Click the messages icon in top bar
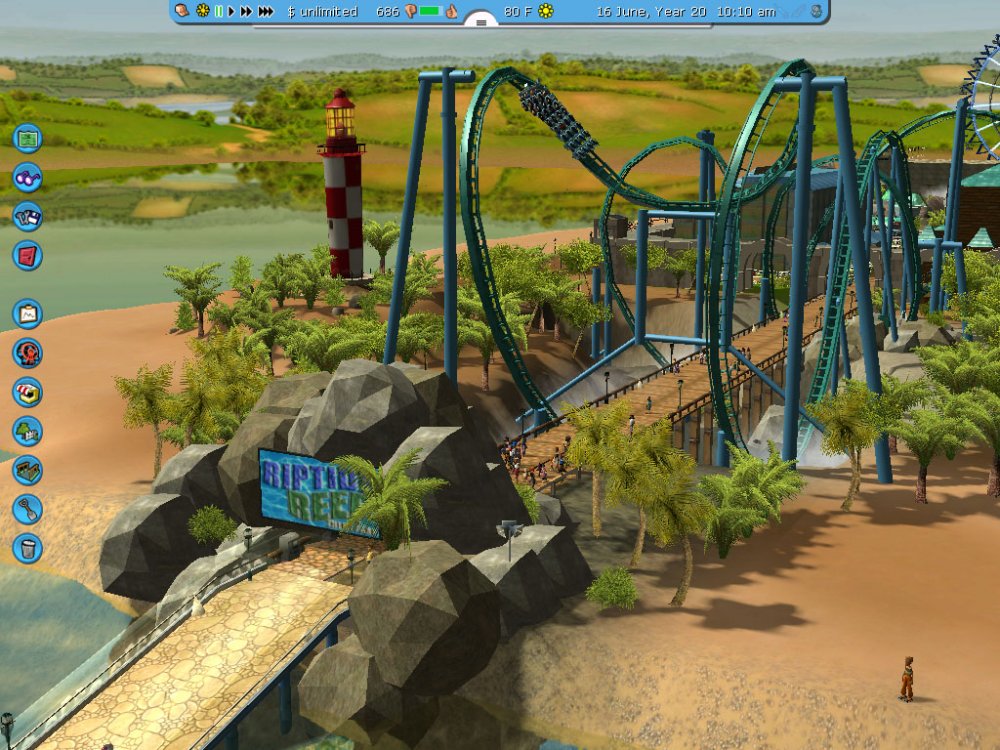The image size is (1000, 750). (x=182, y=11)
